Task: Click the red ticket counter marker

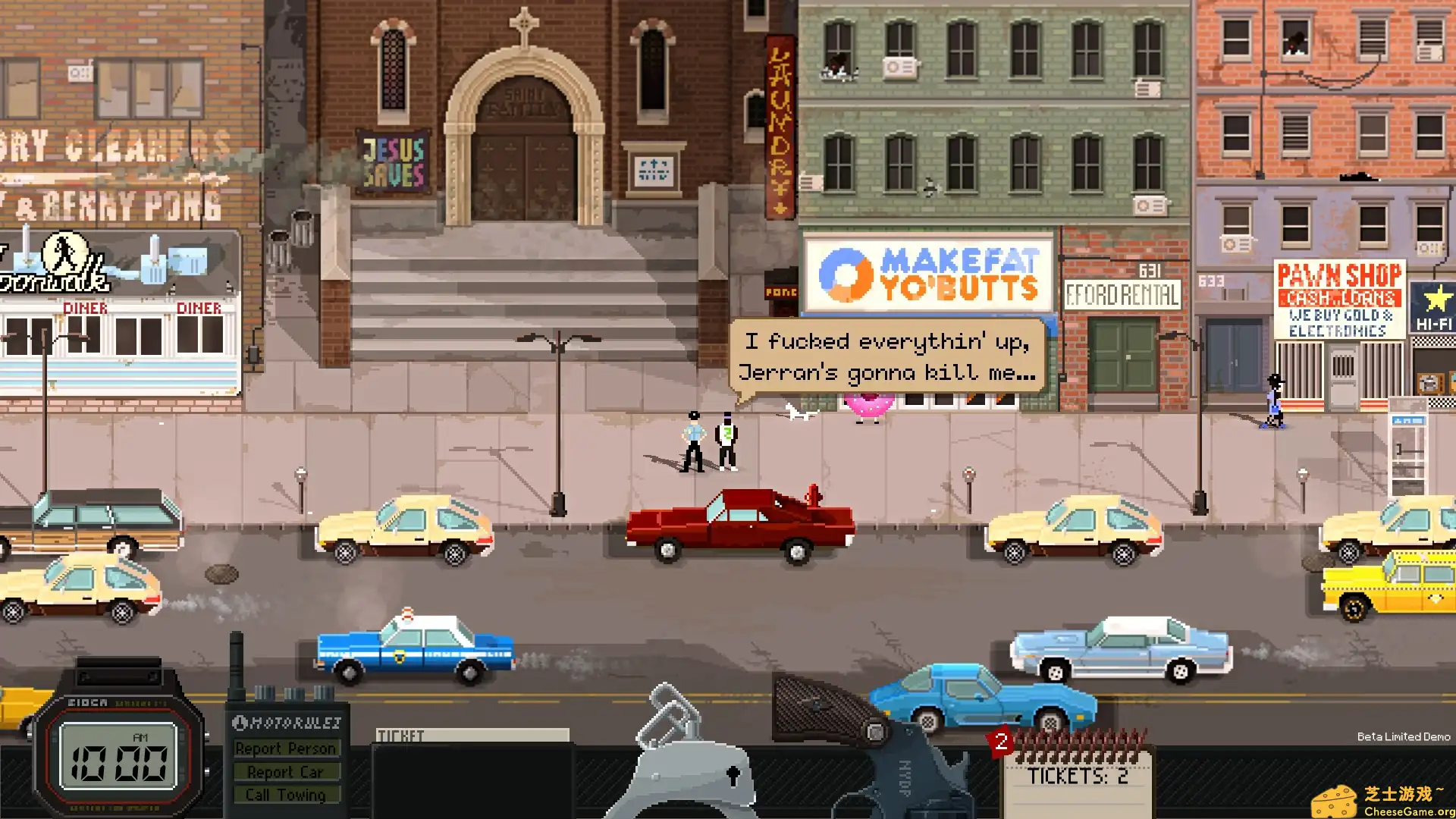Action: [x=1001, y=743]
